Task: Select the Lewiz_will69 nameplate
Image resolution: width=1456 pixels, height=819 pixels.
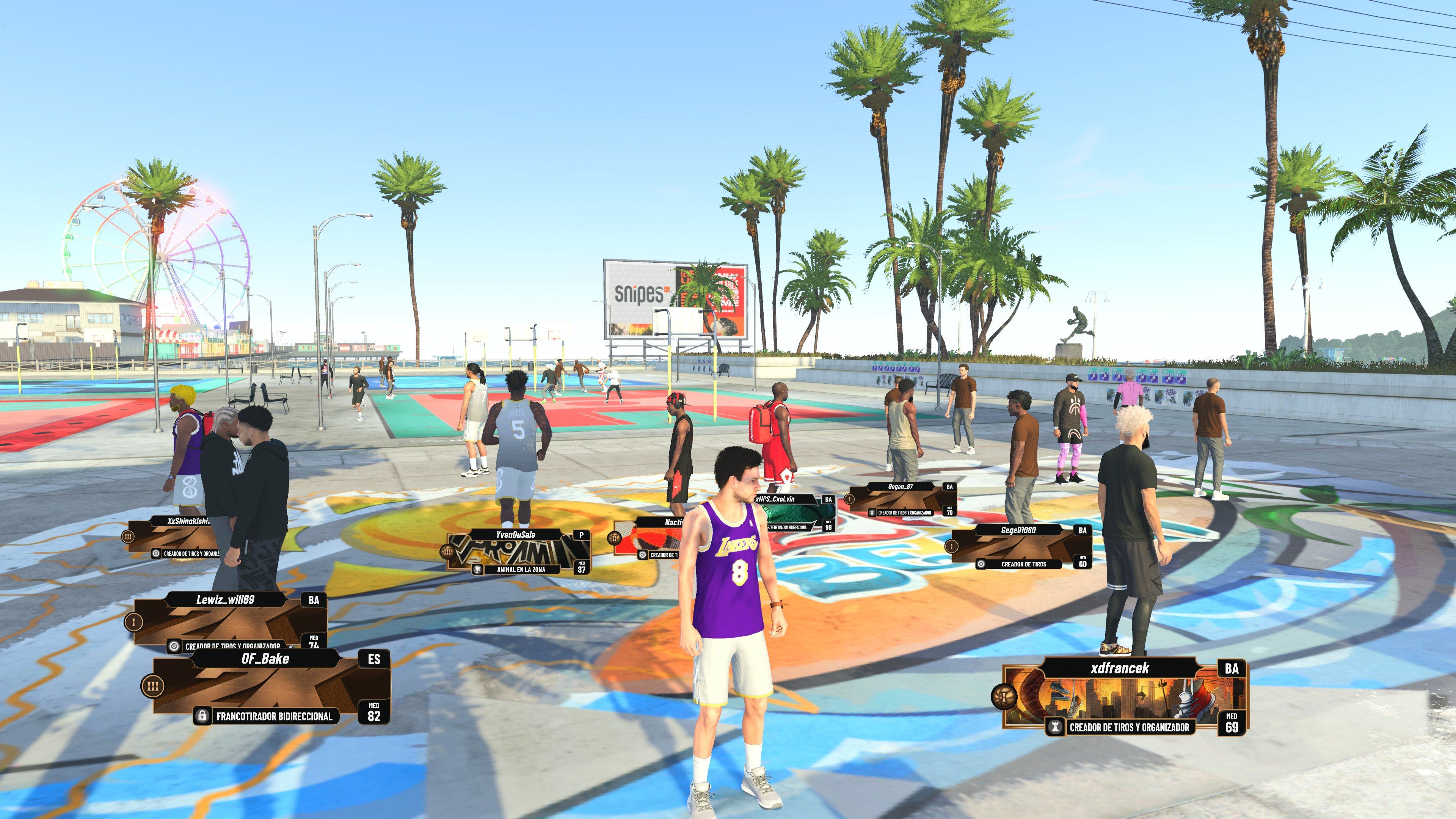Action: tap(225, 600)
